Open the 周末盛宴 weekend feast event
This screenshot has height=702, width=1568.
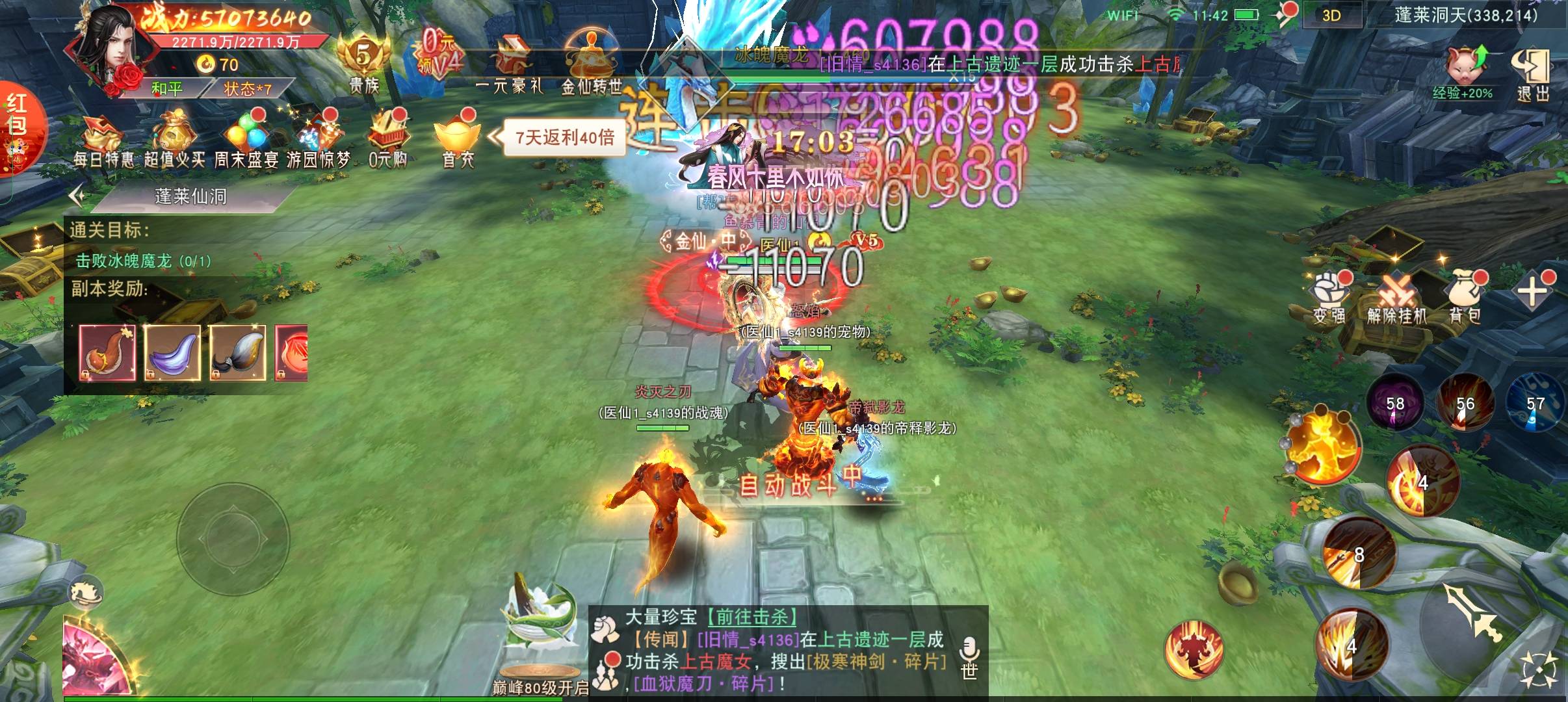tap(246, 140)
